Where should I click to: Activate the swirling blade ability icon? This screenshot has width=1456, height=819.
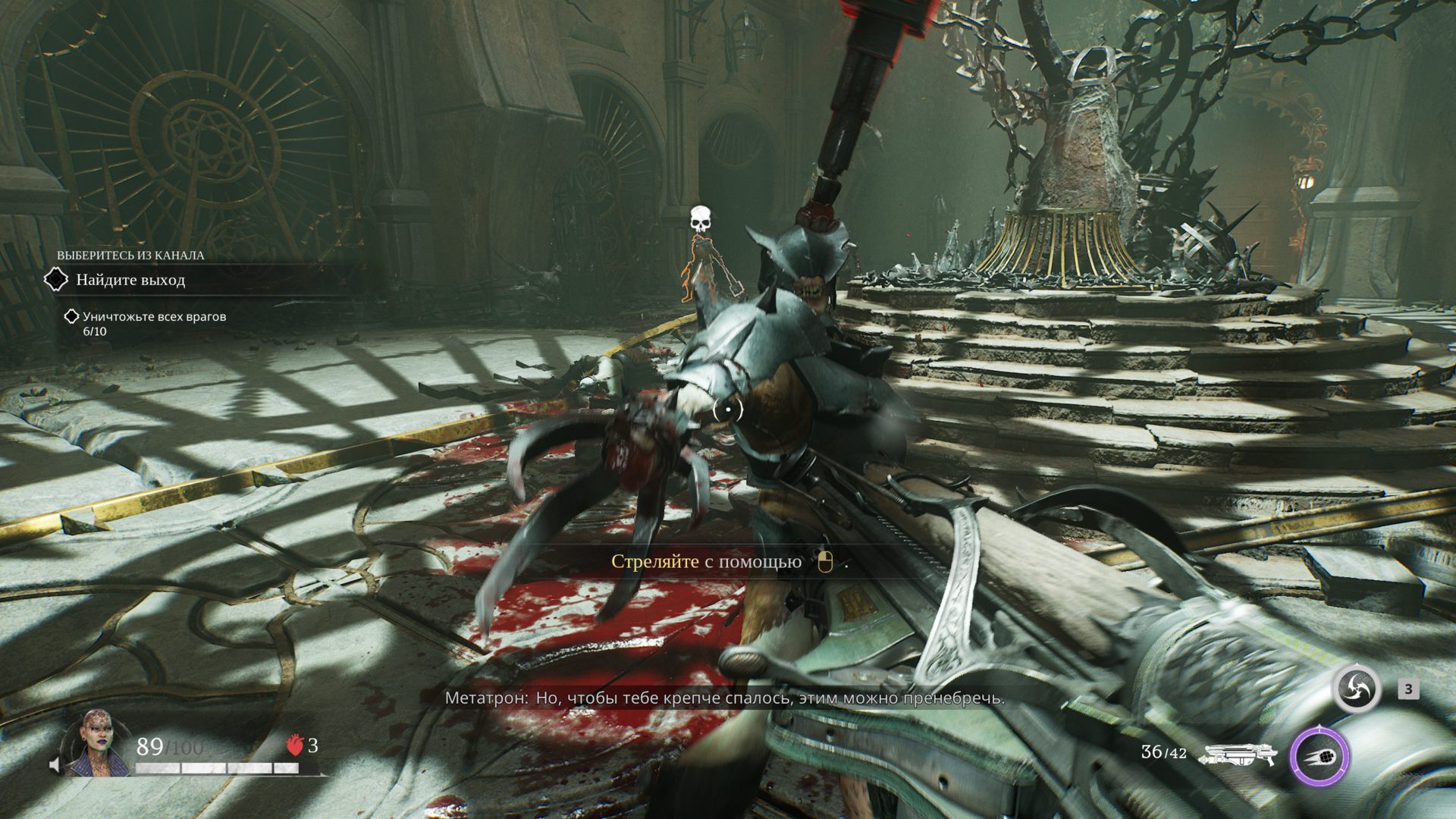1357,689
